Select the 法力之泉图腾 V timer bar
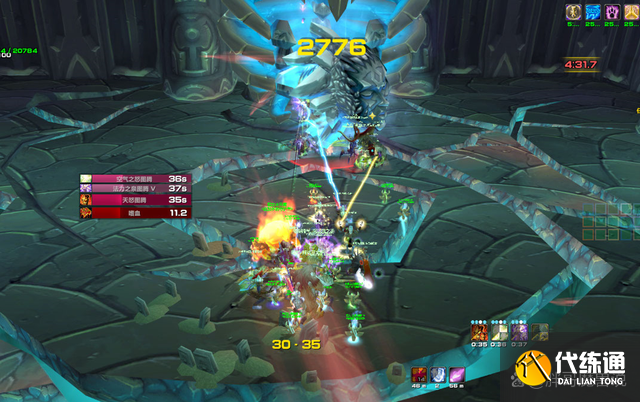Screen dimensions: 640x402 [135, 189]
